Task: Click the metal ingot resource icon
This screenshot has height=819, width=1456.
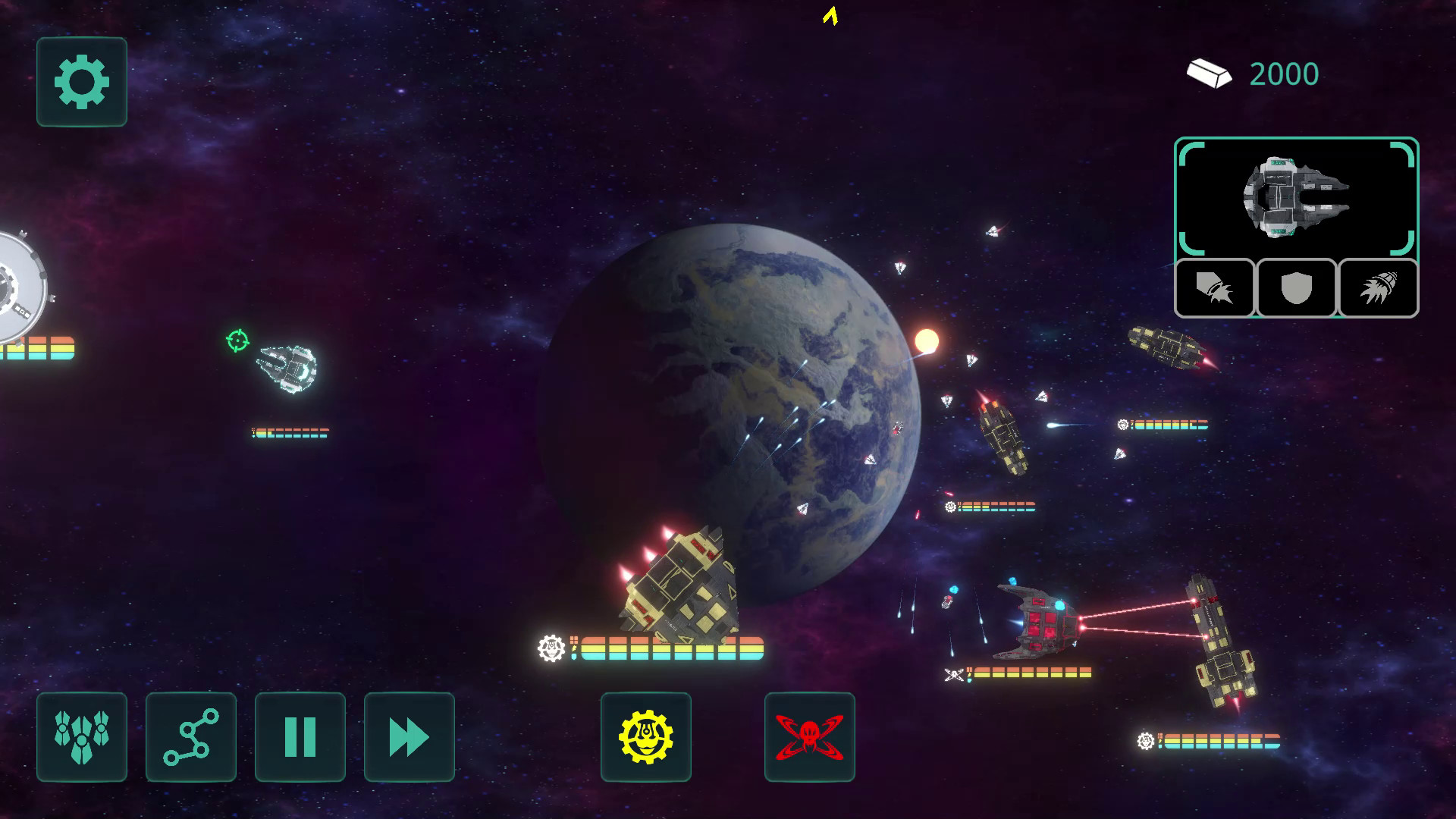Action: click(x=1211, y=73)
